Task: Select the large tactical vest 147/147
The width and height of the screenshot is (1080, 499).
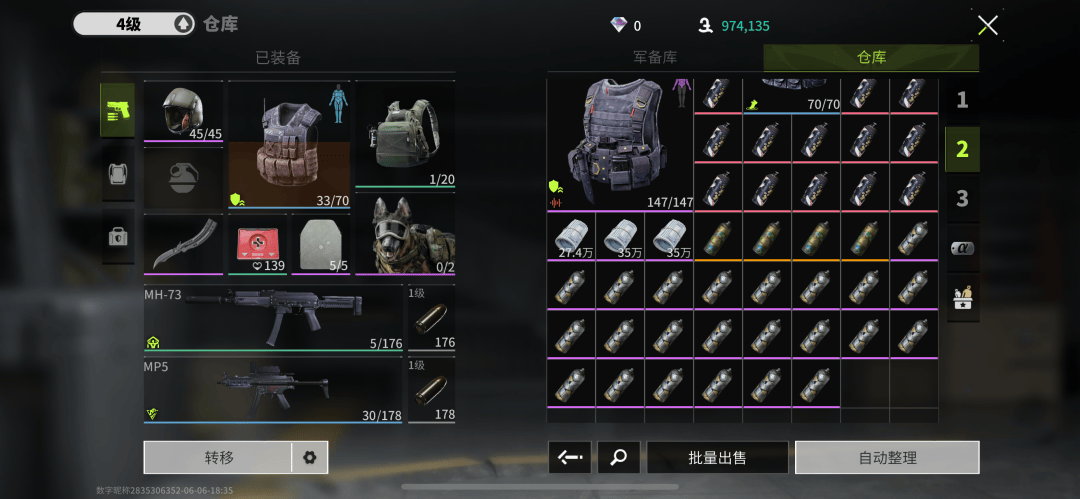Action: 619,144
